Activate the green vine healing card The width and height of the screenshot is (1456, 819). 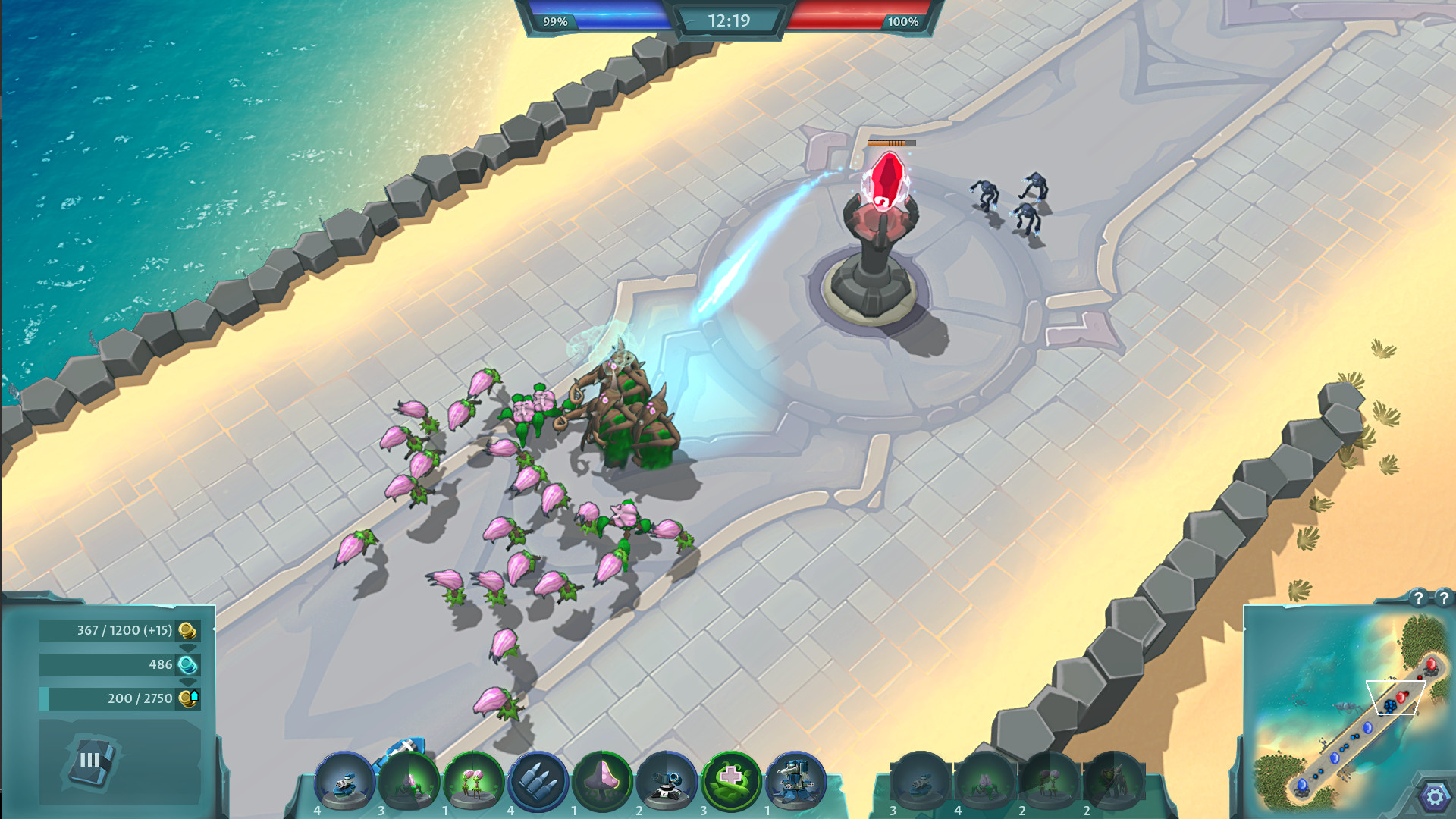point(731,781)
